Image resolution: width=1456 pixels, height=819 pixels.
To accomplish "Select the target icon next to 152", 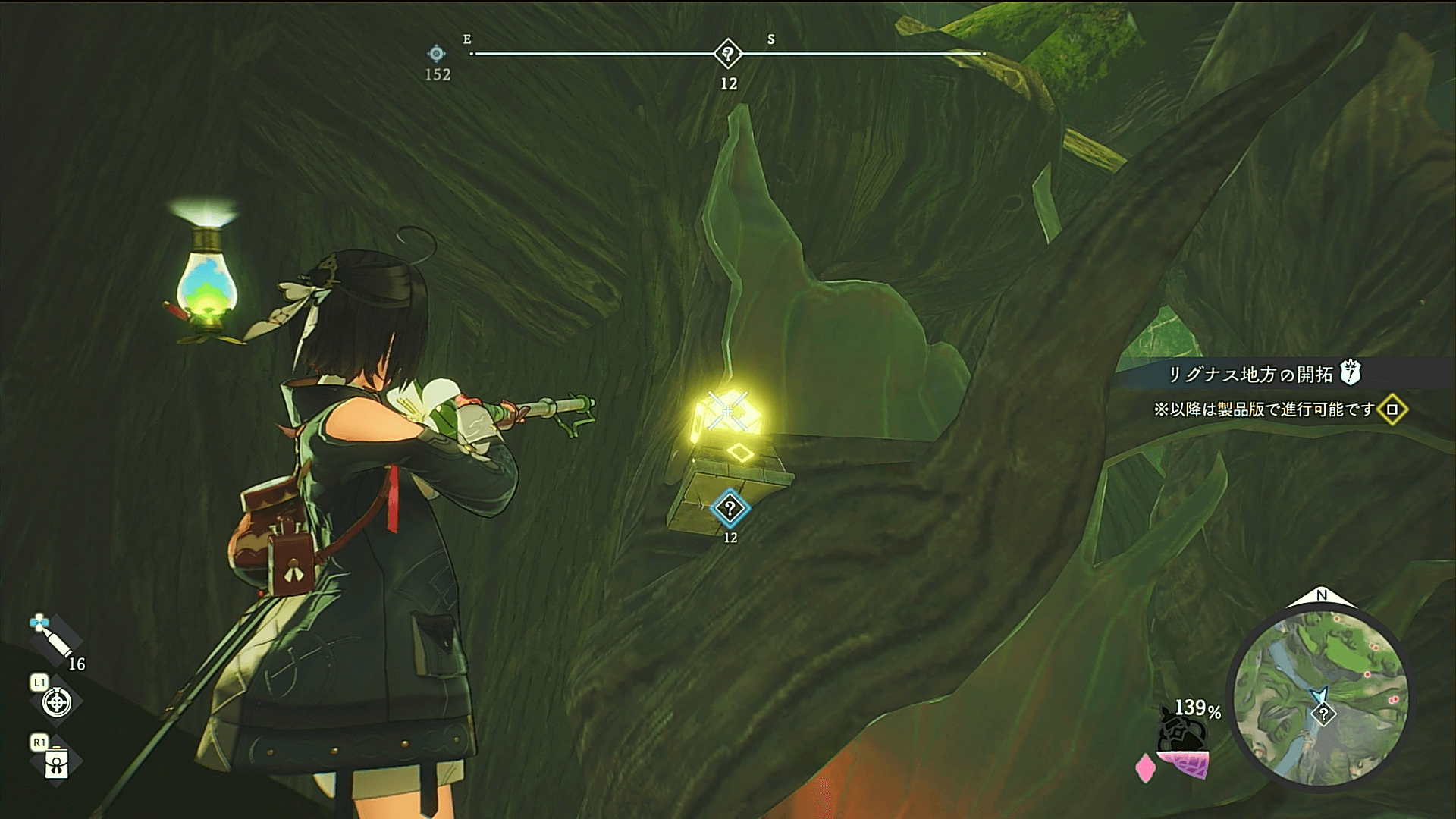I will point(437,54).
